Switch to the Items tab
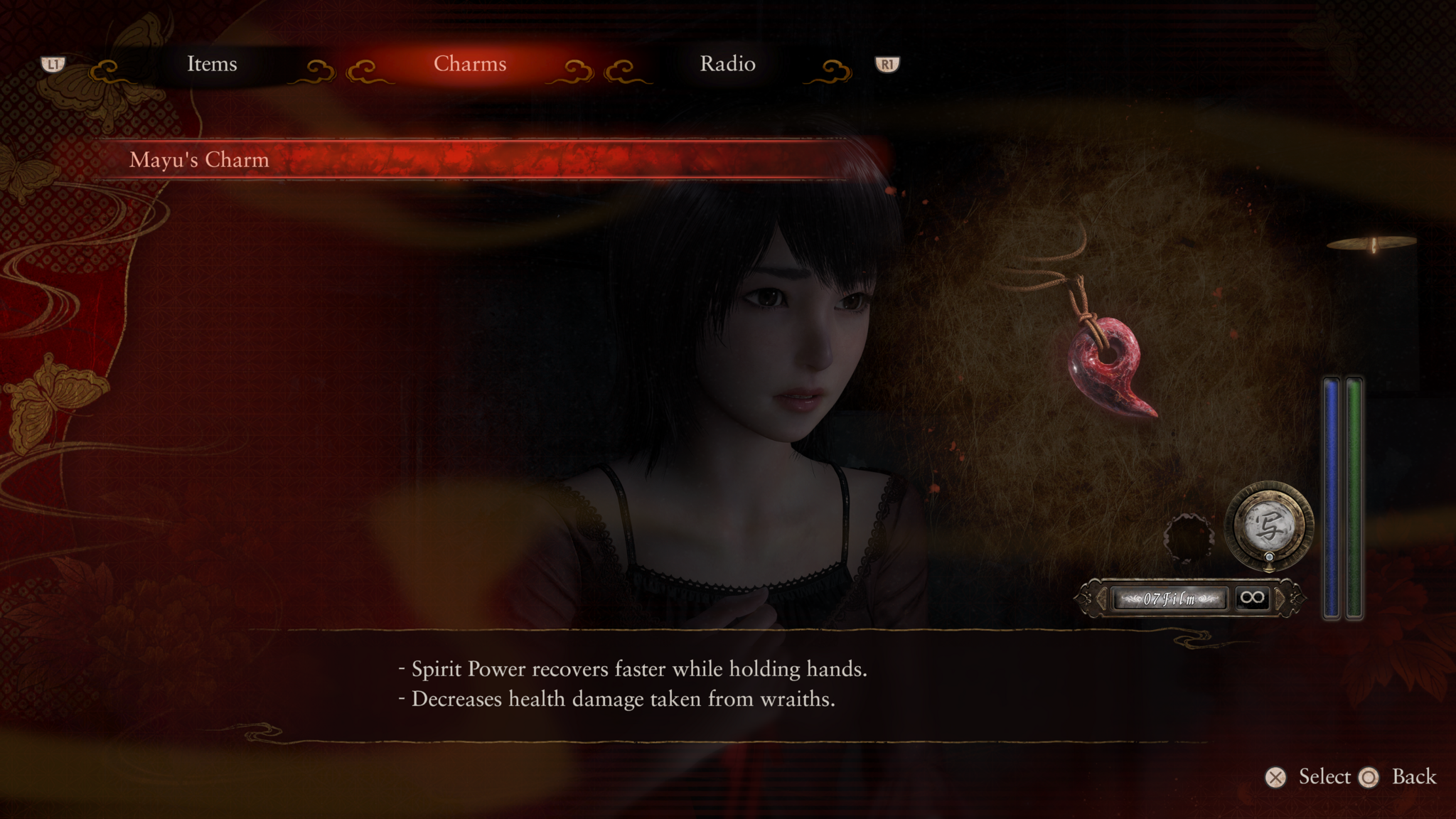 point(211,65)
